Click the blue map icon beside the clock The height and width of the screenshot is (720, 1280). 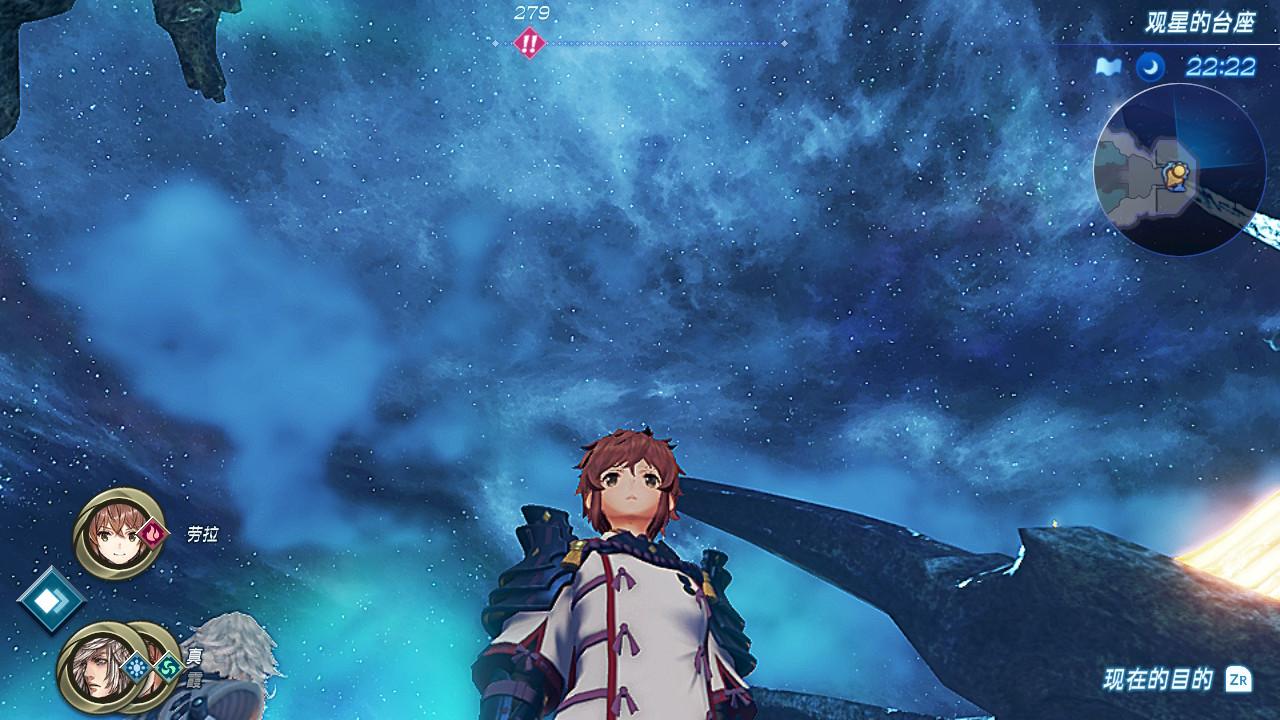(1106, 67)
